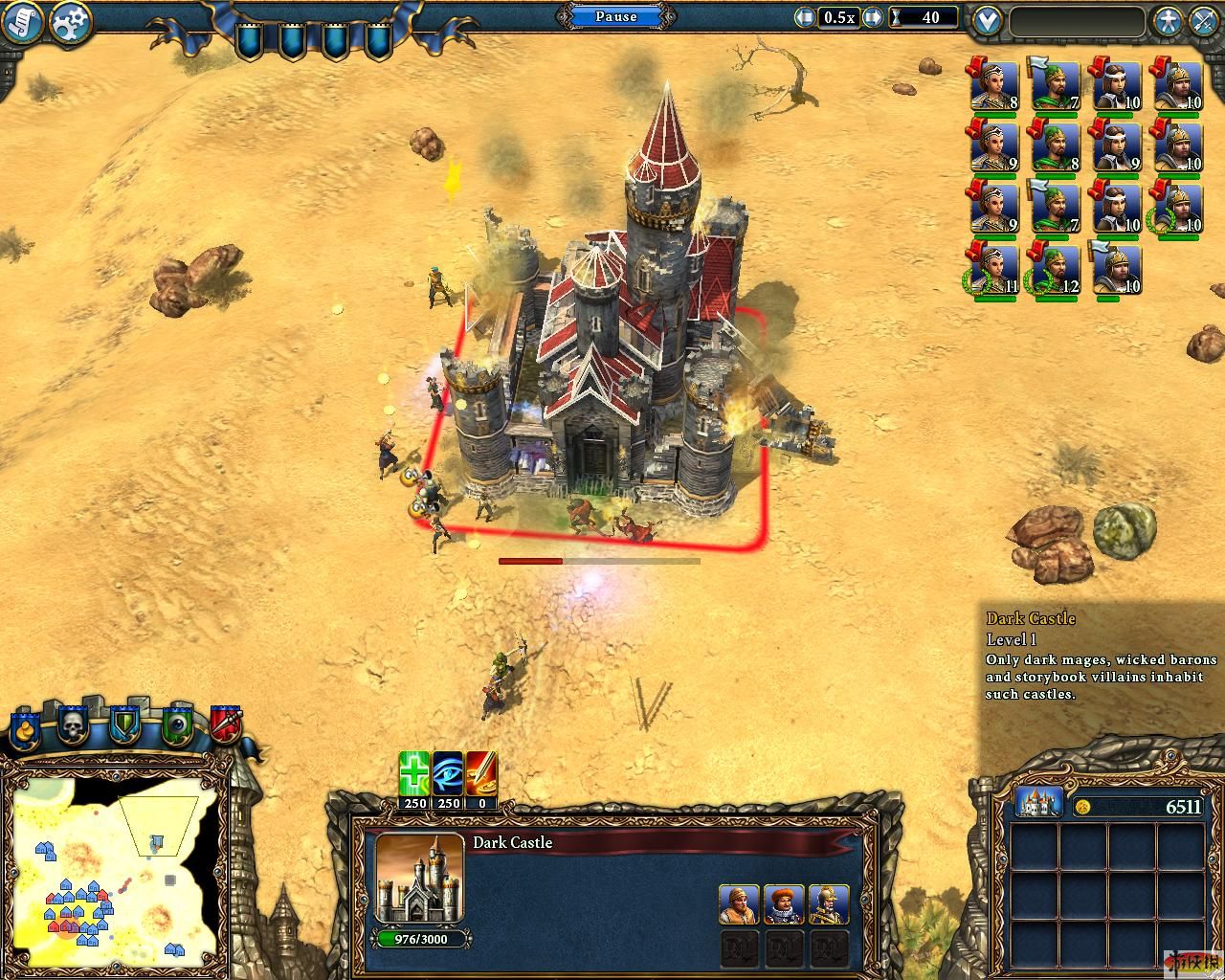This screenshot has width=1225, height=980.
Task: Expand the top-right dropdown arrow button
Action: pyautogui.click(x=986, y=21)
